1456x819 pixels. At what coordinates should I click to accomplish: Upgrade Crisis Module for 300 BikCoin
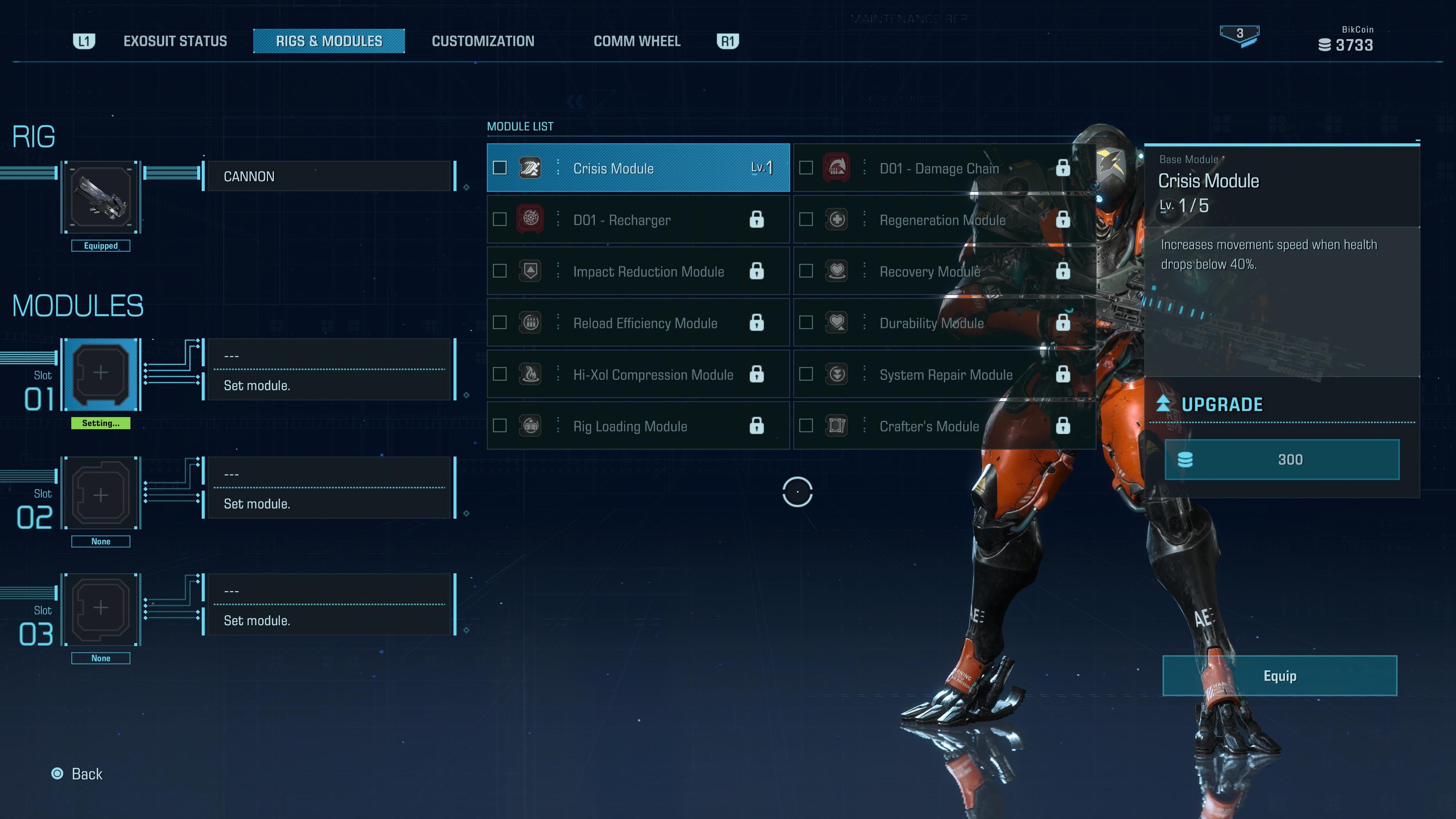[1282, 460]
